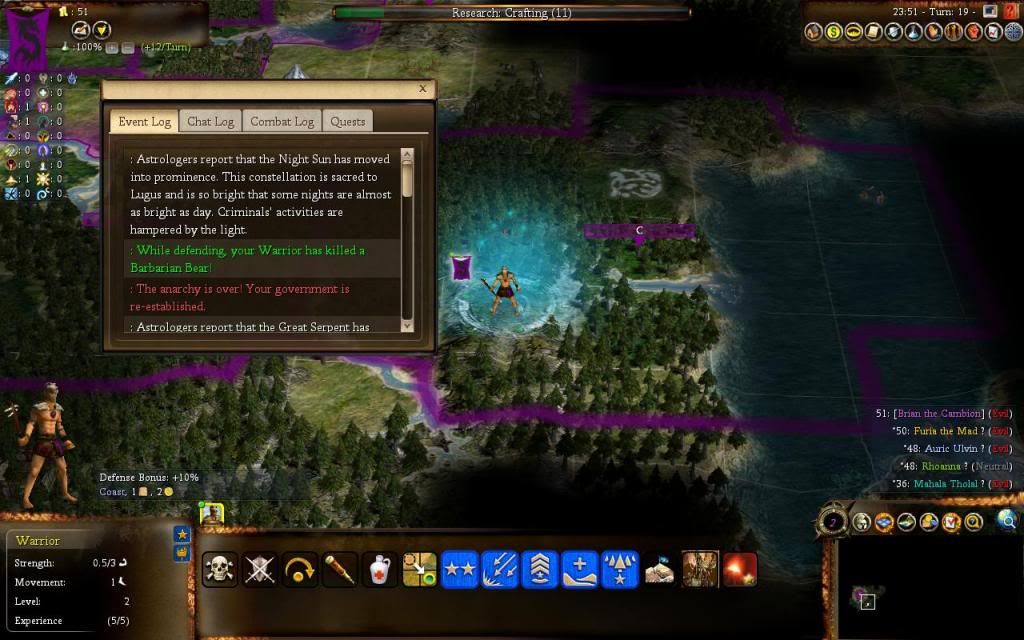Select the Warrior unit portrait icon

211,514
